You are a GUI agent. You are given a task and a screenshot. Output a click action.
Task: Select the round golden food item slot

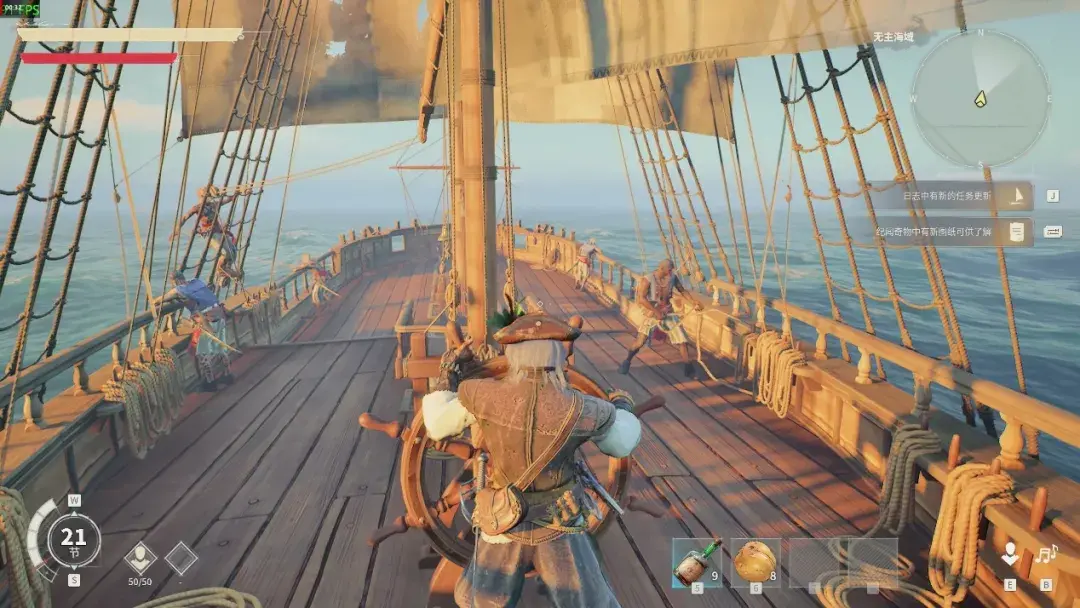coord(755,563)
